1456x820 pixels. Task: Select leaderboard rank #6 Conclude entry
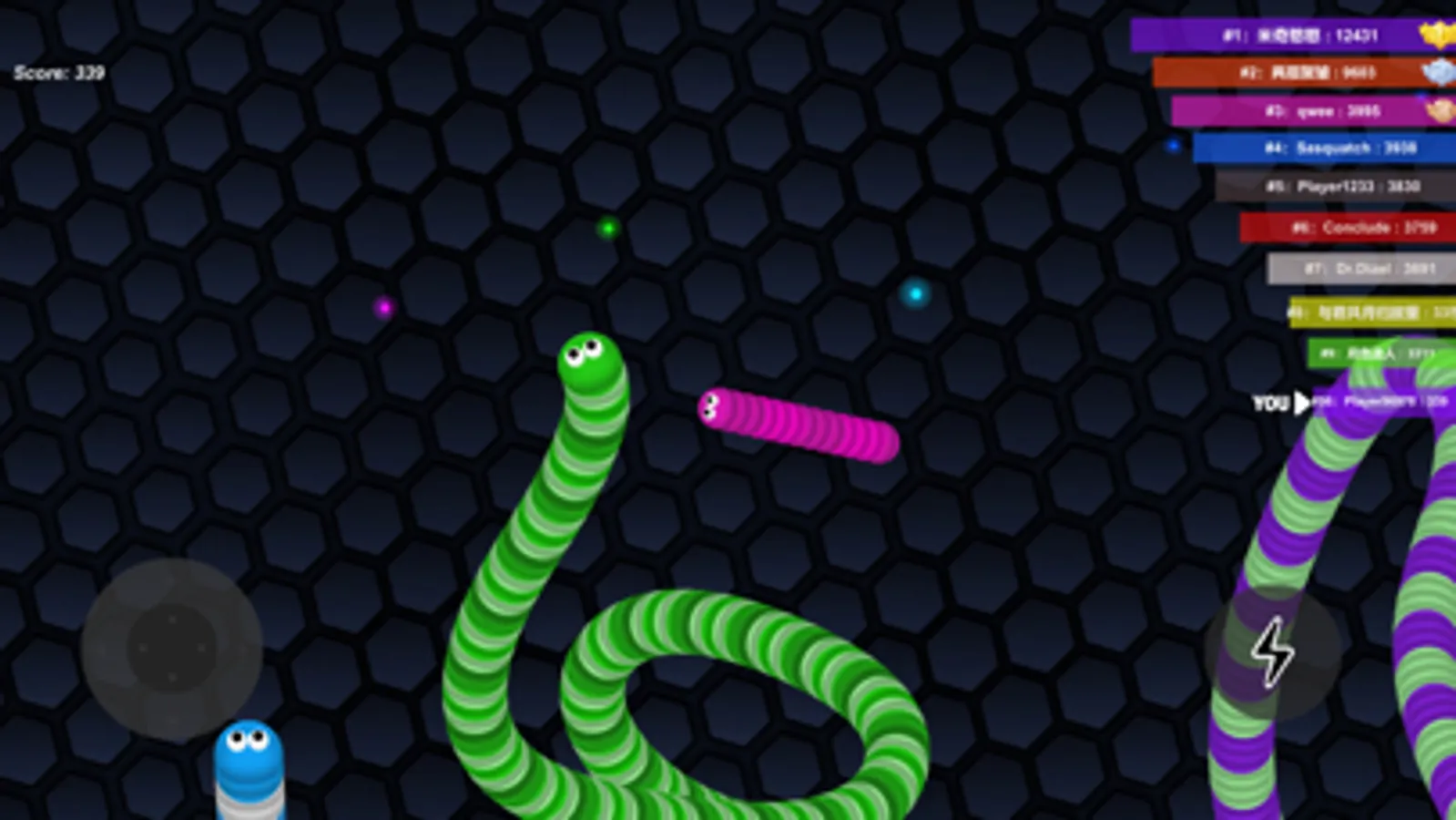coord(1352,227)
